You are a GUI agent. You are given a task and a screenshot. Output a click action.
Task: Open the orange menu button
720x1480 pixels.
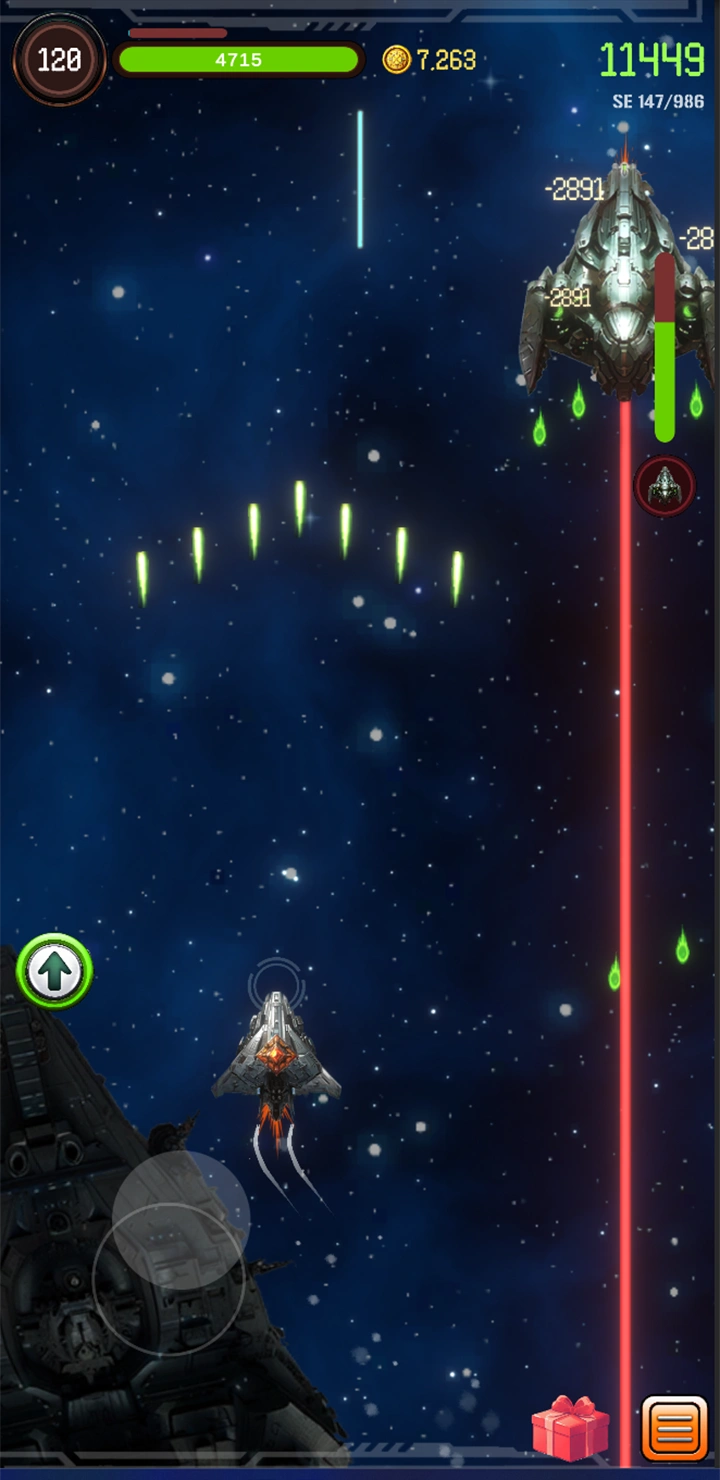tap(675, 1428)
